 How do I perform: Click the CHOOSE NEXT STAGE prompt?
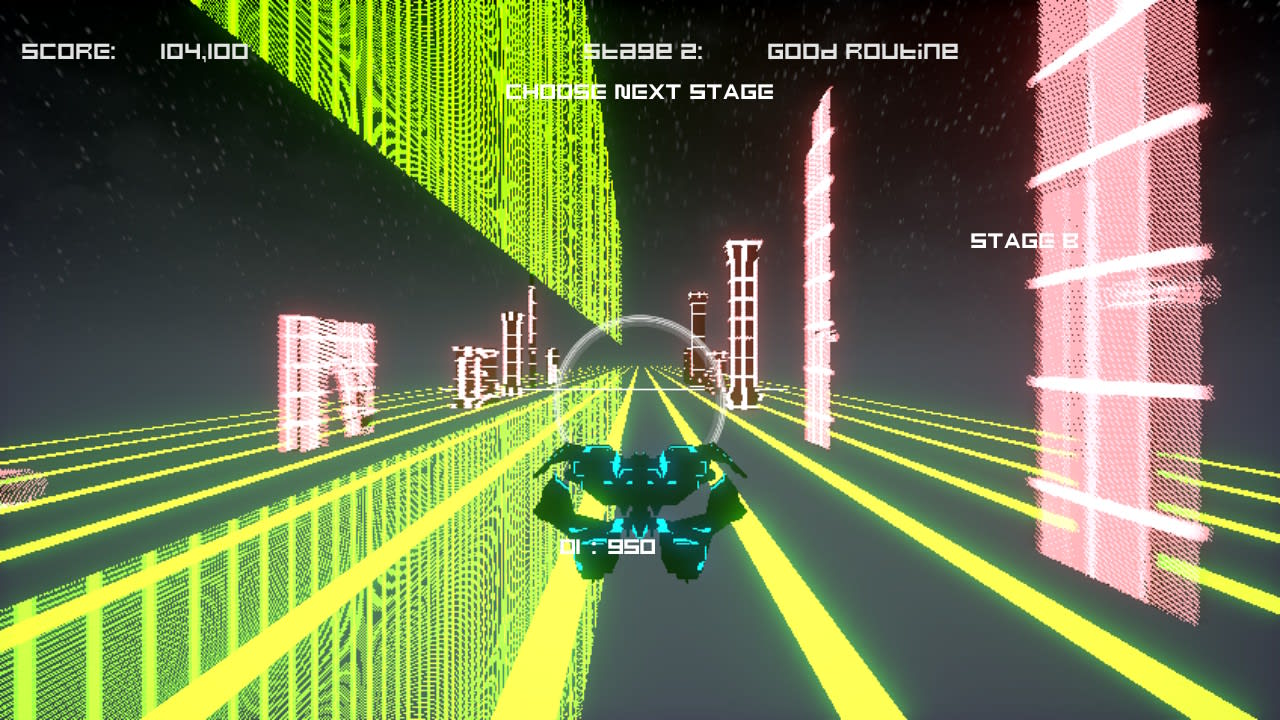coord(640,91)
